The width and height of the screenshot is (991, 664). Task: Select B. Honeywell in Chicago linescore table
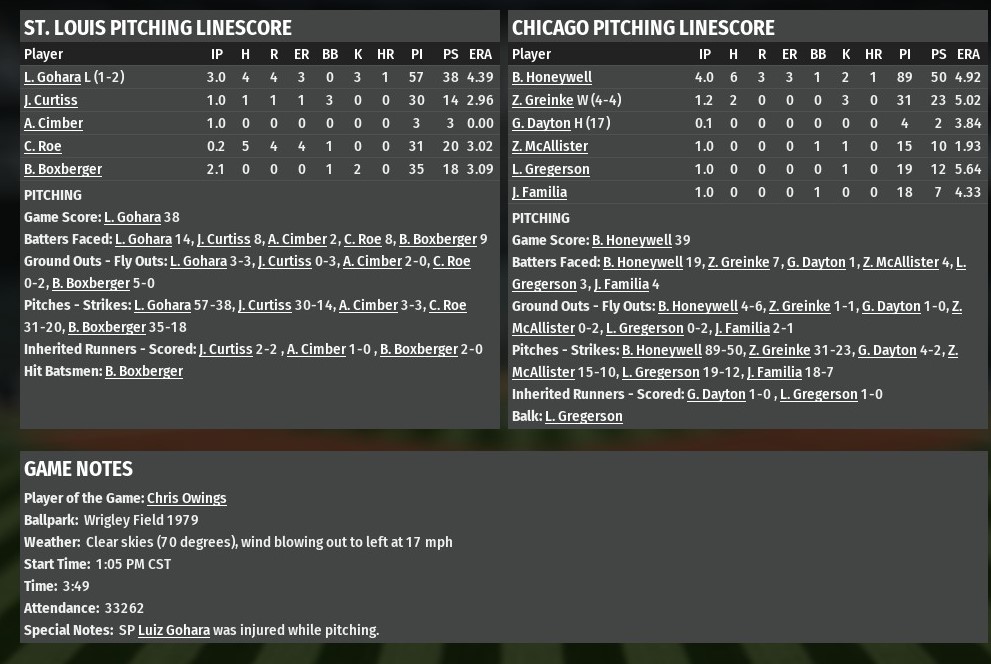(552, 77)
